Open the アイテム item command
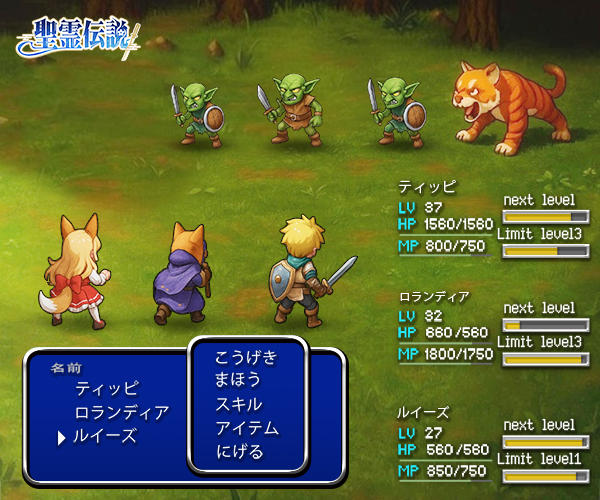This screenshot has height=500, width=600. (x=246, y=429)
